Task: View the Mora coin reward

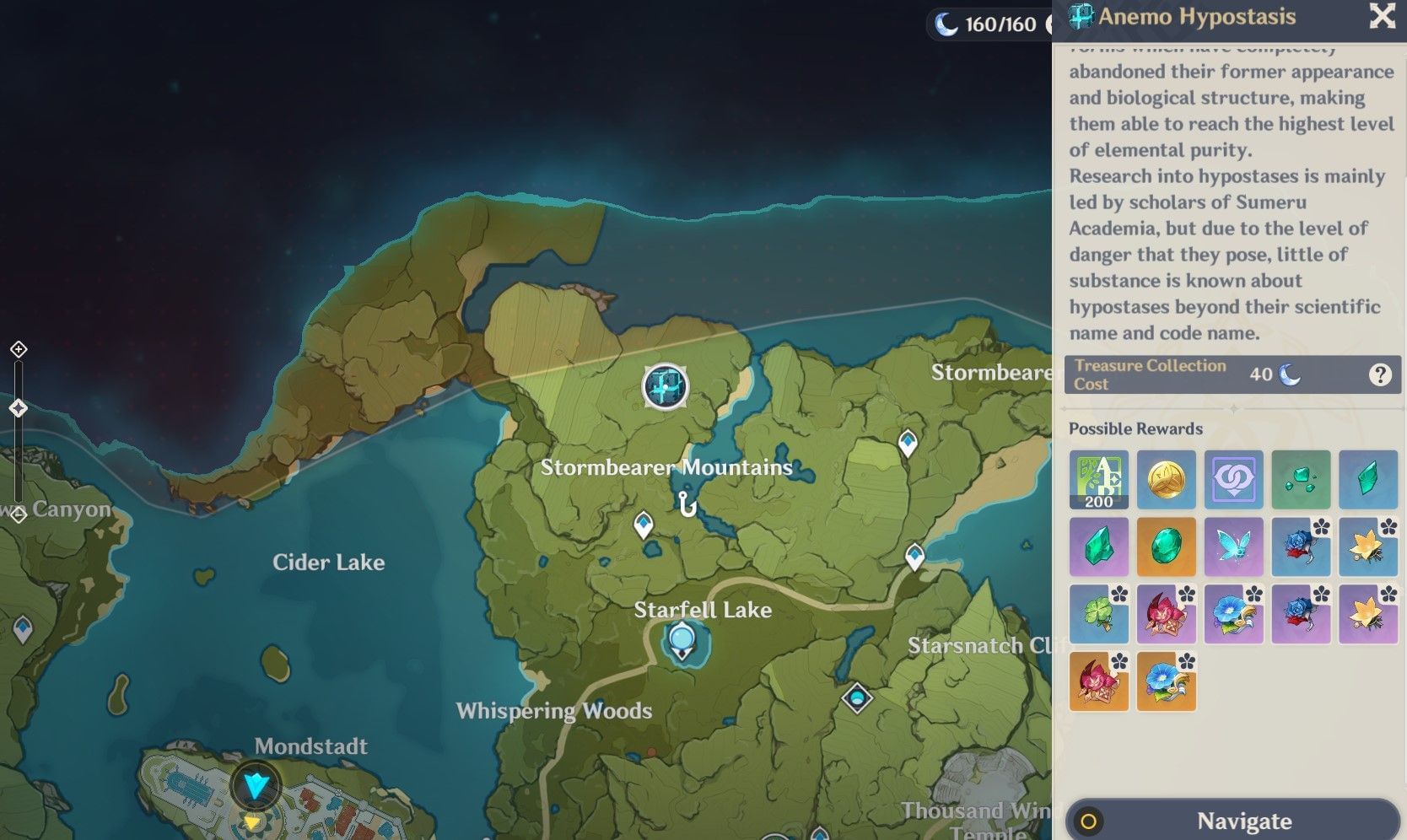Action: coord(1166,480)
